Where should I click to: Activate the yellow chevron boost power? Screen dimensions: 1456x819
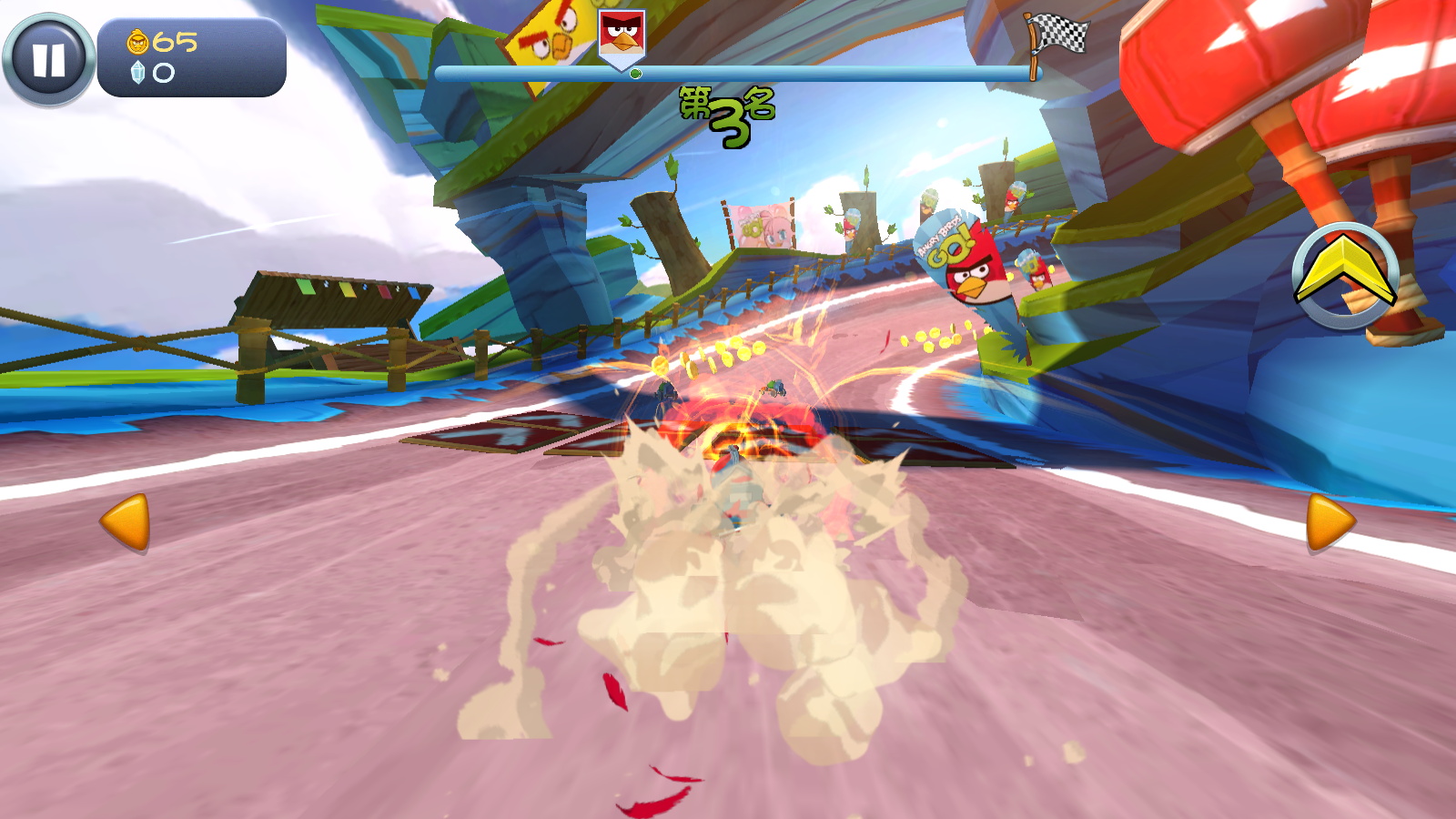click(x=1345, y=275)
